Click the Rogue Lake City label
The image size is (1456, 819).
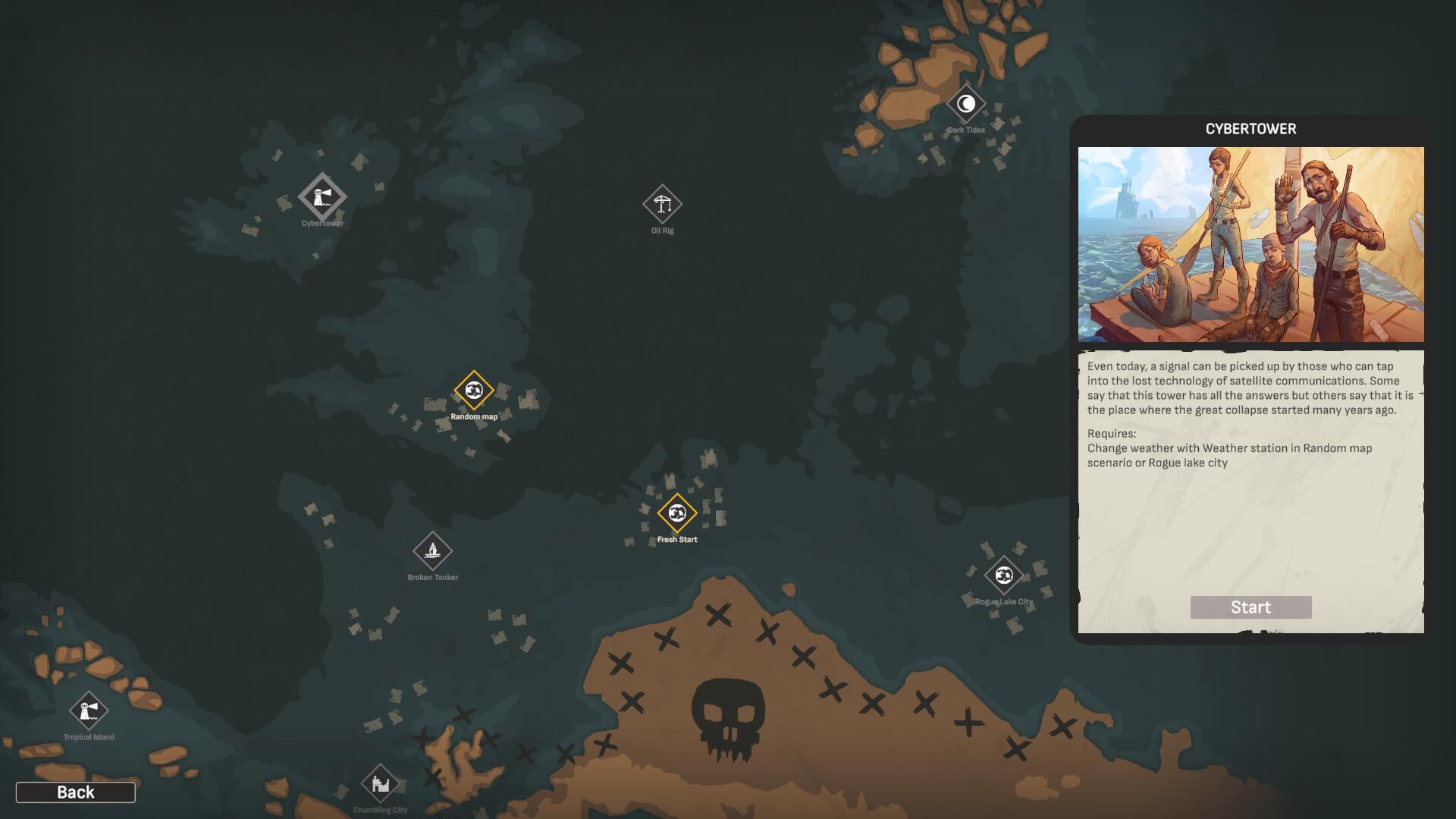click(x=1005, y=602)
